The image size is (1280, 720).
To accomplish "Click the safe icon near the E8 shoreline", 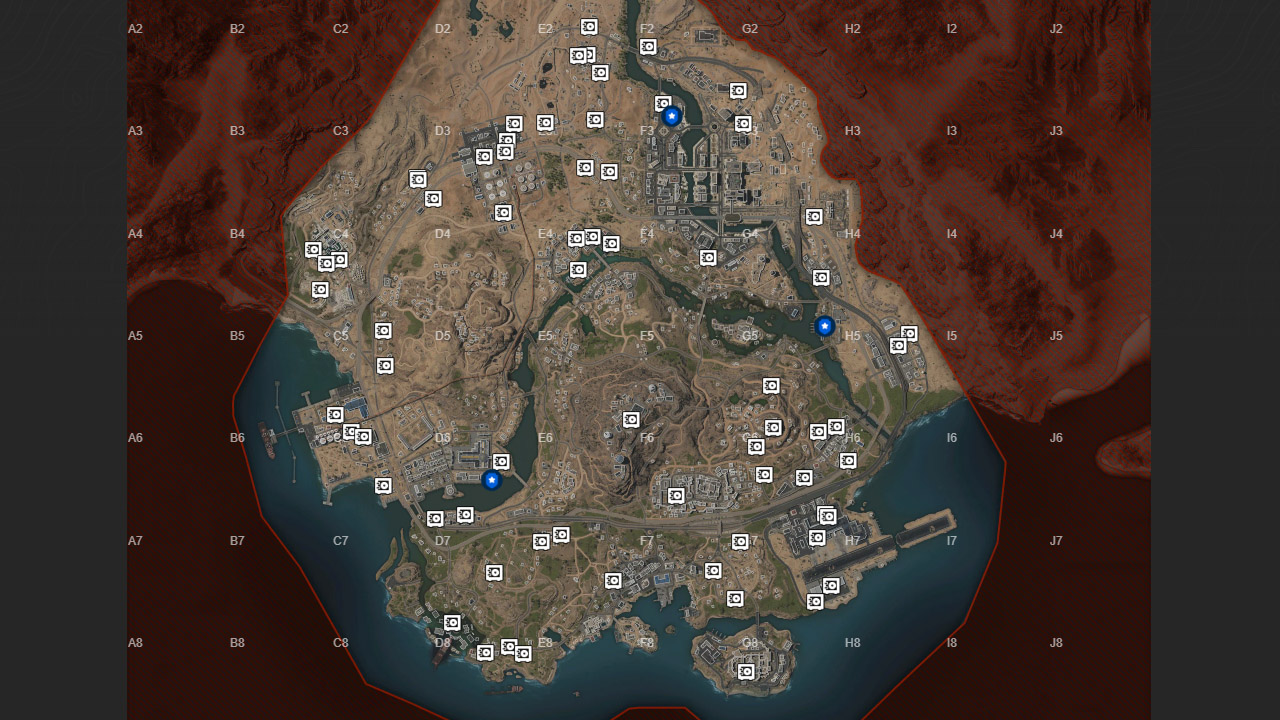I will tap(521, 654).
